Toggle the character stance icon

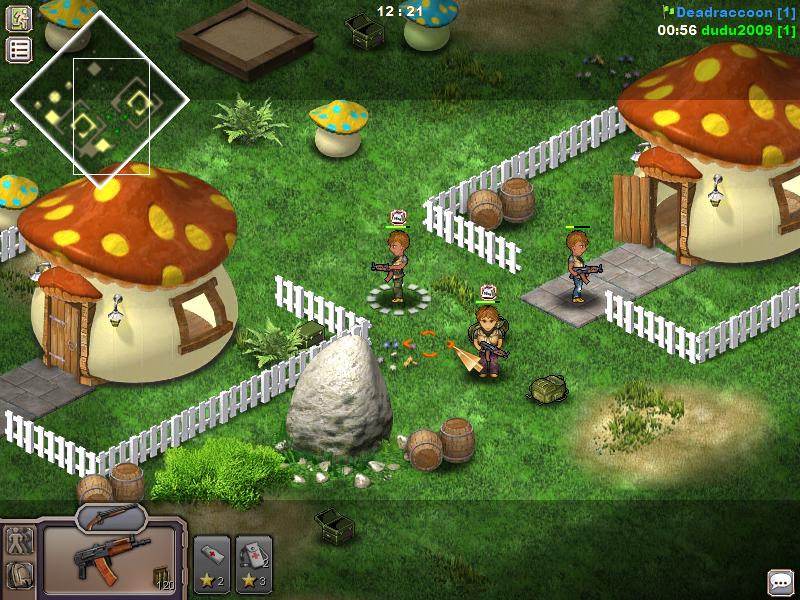click(20, 541)
